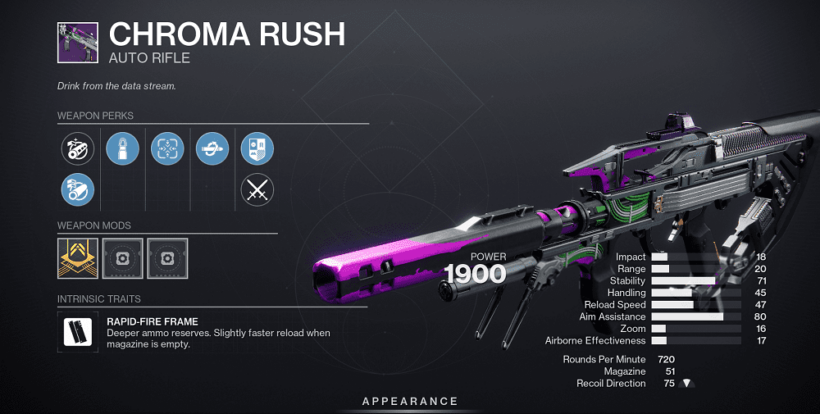Choose the blue shield emblem perk
Image resolution: width=820 pixels, height=414 pixels.
(257, 148)
